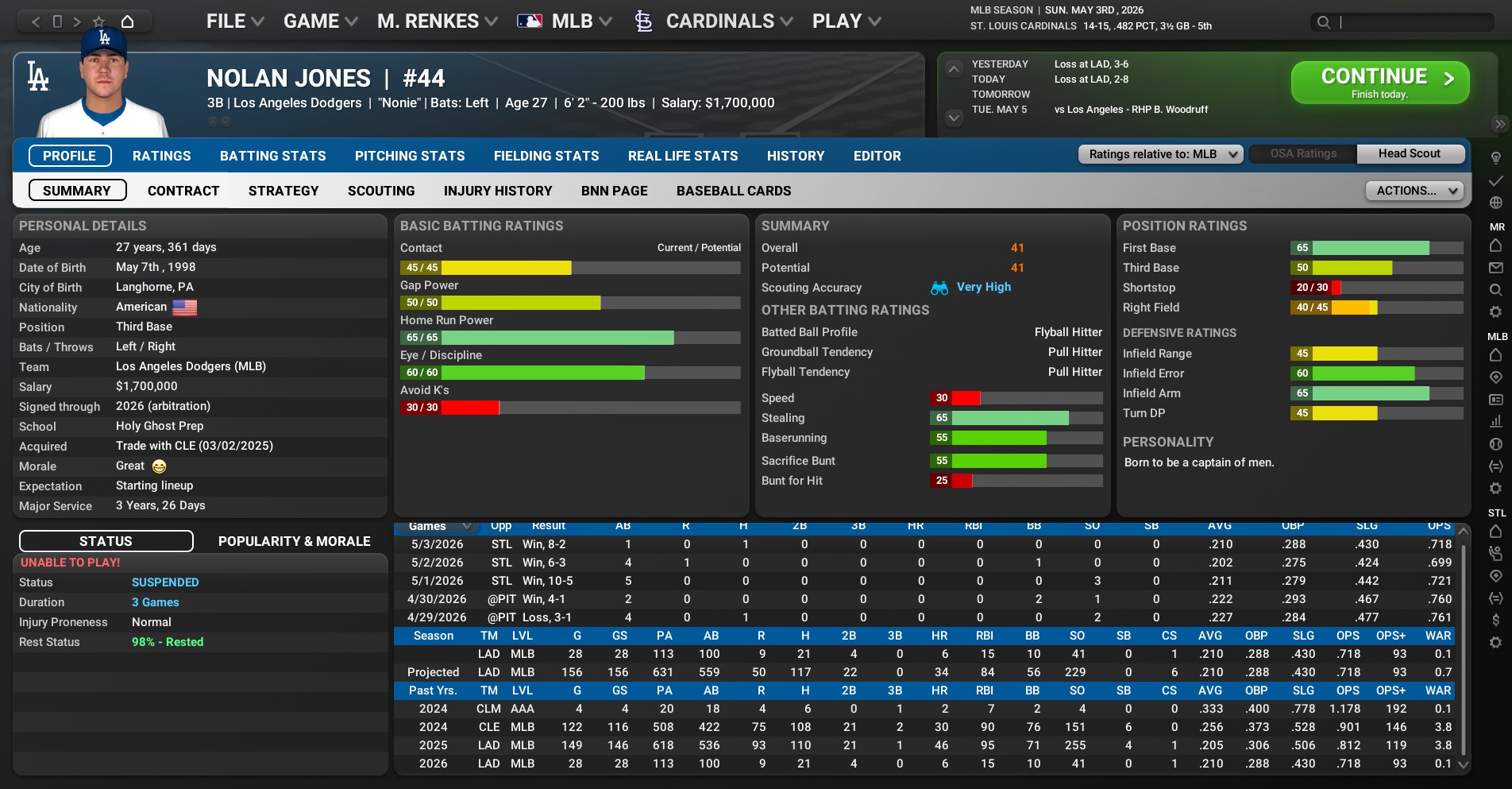Open the Injury History sub-tab
1512x789 pixels.
[497, 191]
